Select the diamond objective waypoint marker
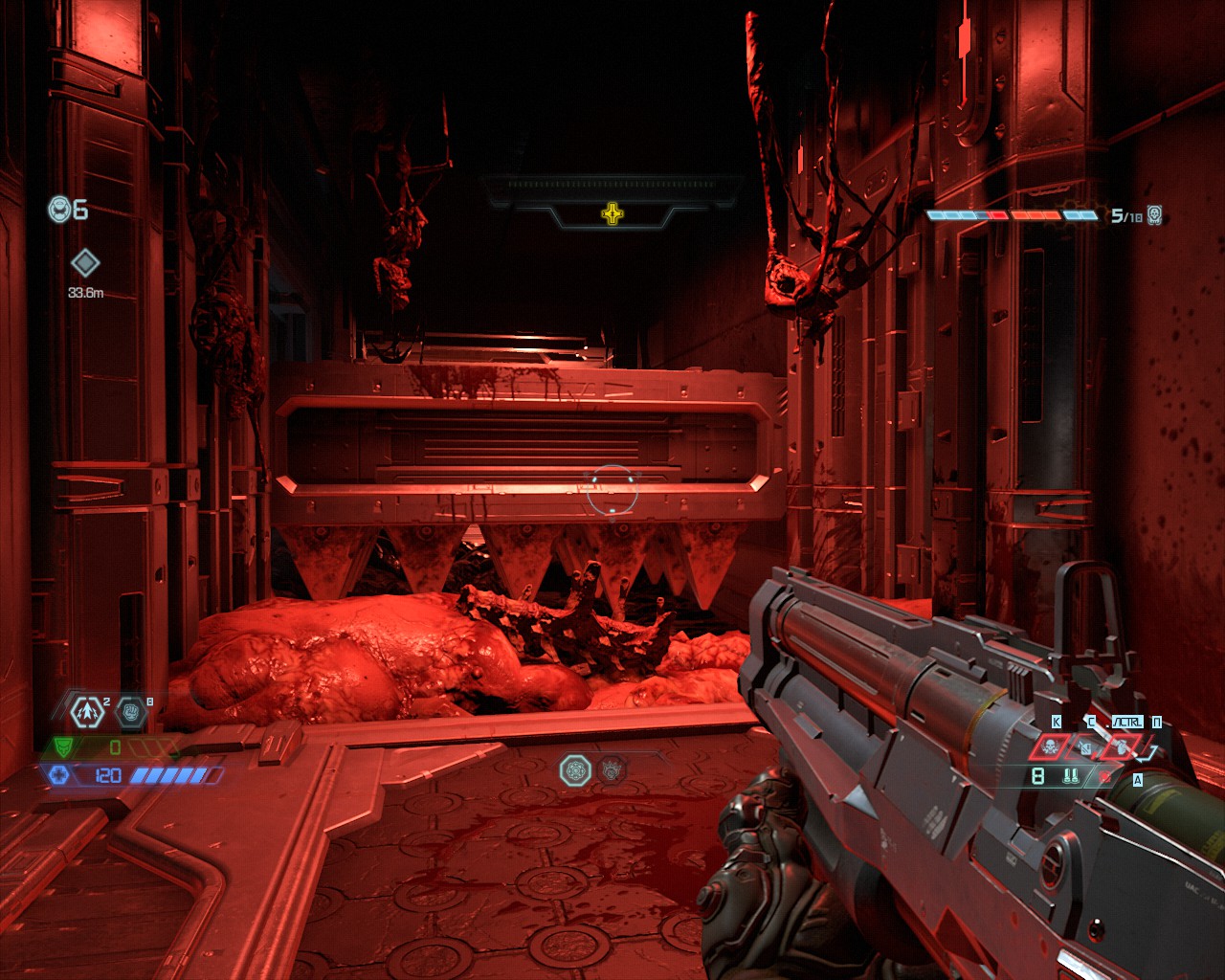1225x980 pixels. point(85,262)
